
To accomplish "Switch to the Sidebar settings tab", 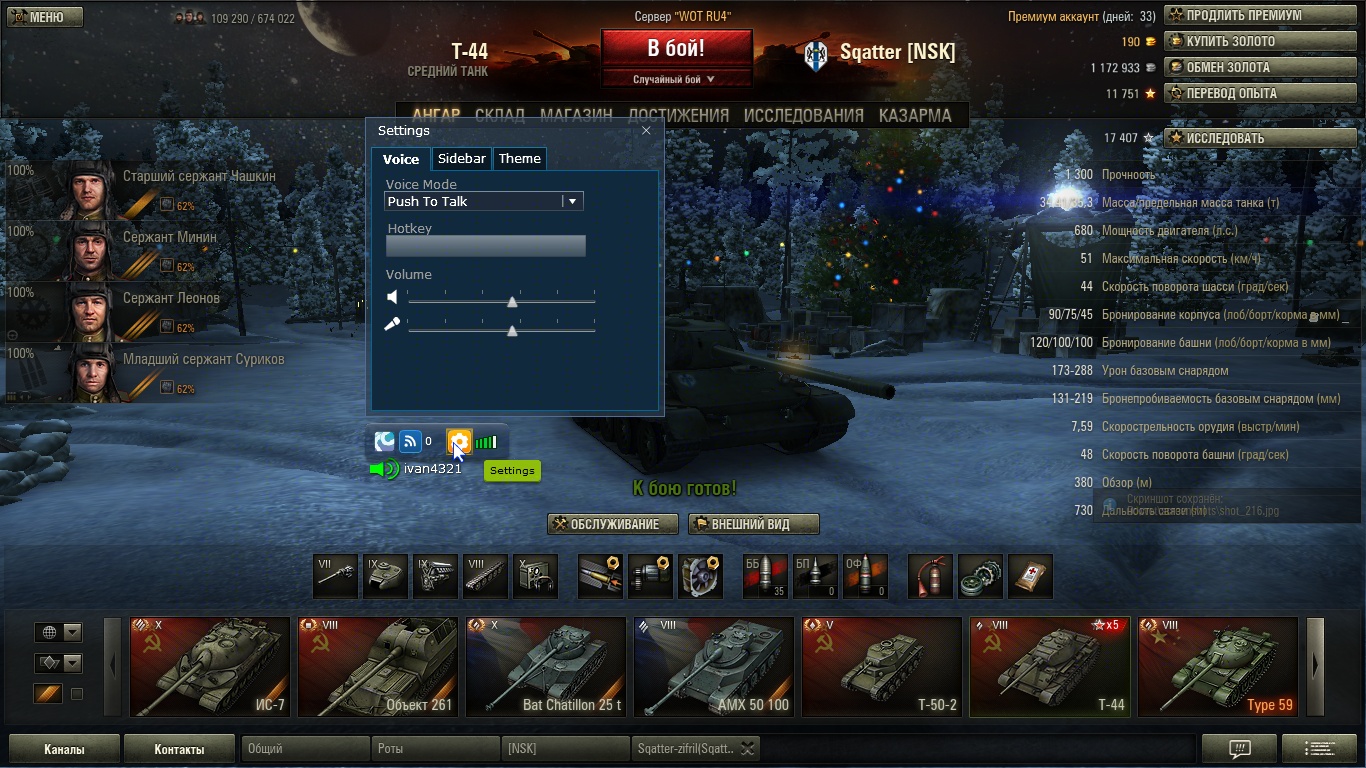I will (x=462, y=159).
